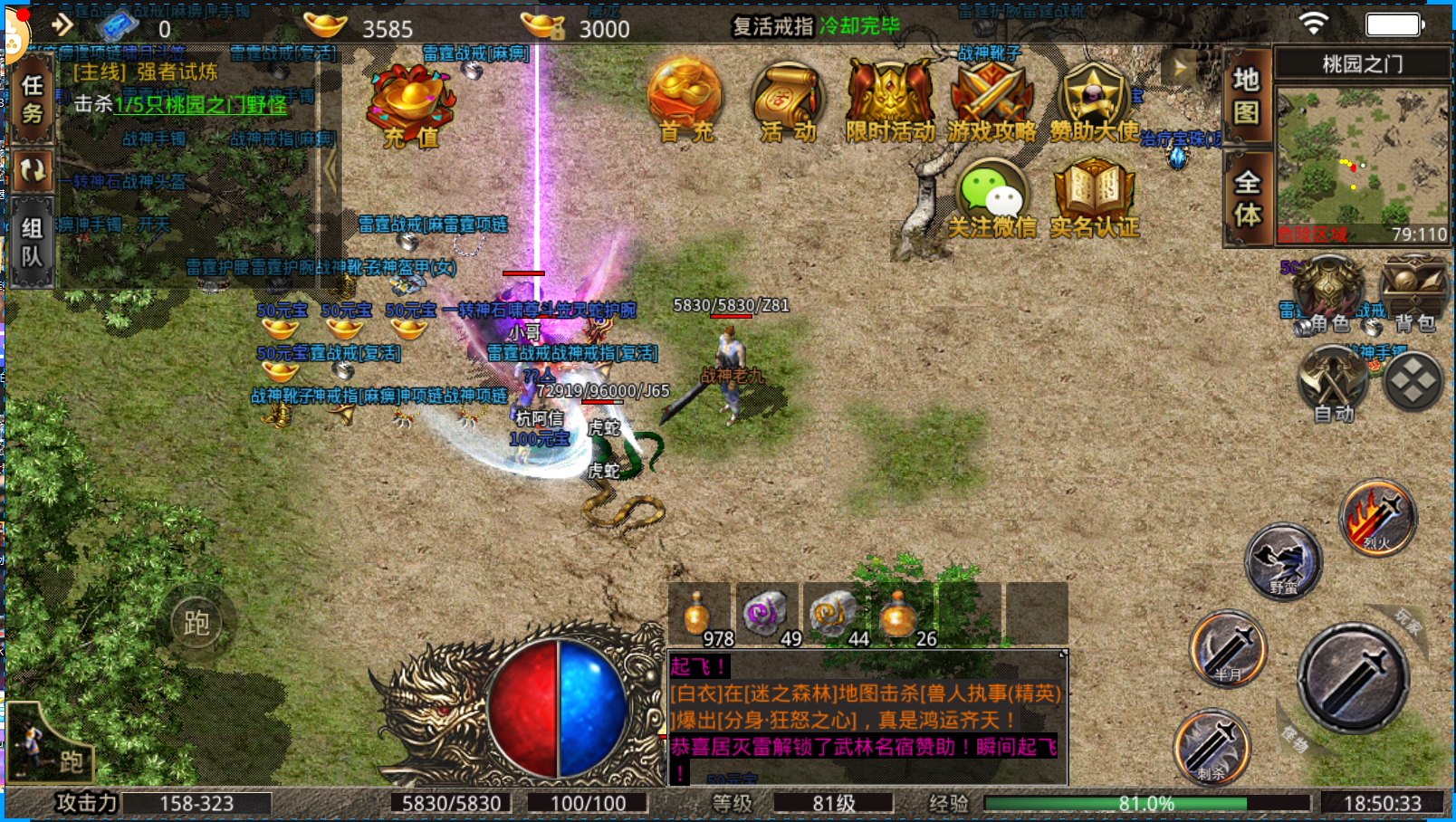Open 实名认证 real-name verification
The height and width of the screenshot is (822, 1456).
coord(1094,199)
